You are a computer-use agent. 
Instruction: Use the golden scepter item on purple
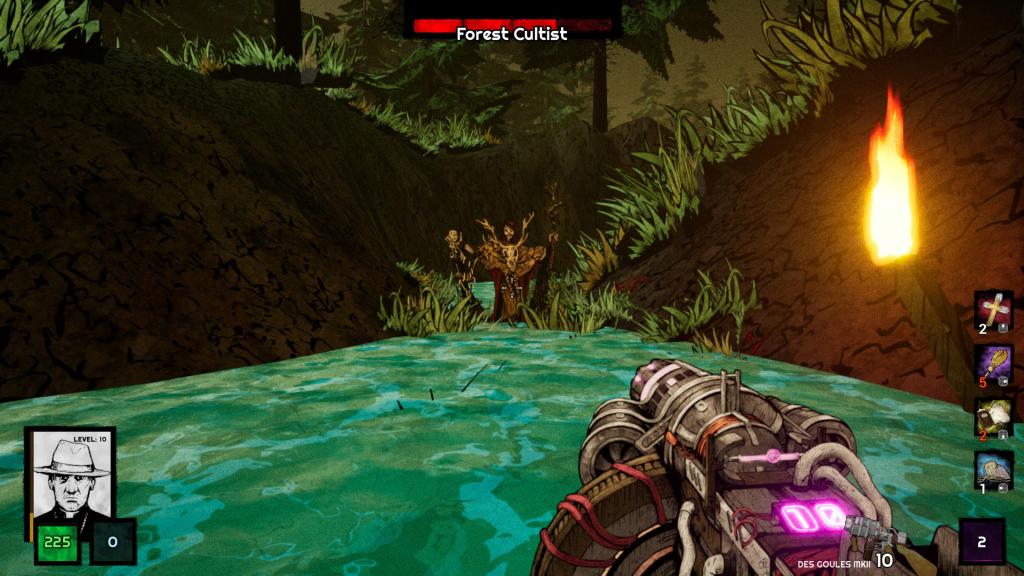pos(994,364)
